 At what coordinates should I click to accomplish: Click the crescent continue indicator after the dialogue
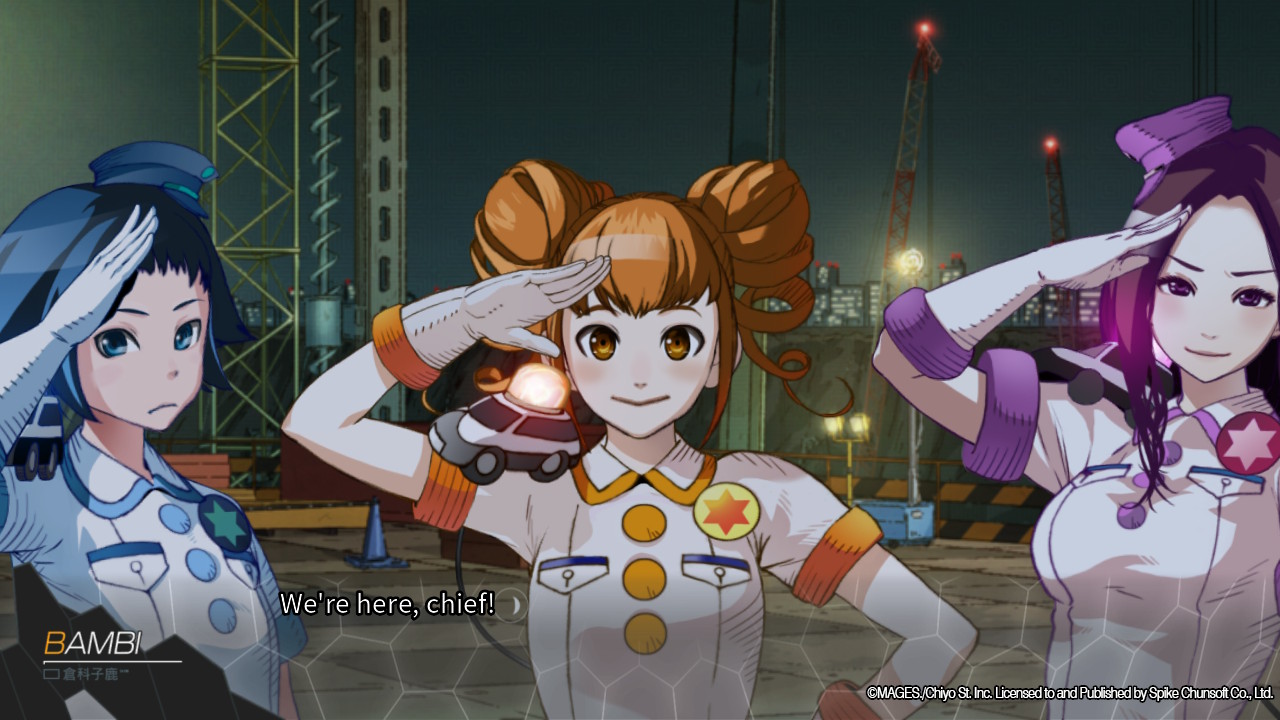(x=514, y=605)
